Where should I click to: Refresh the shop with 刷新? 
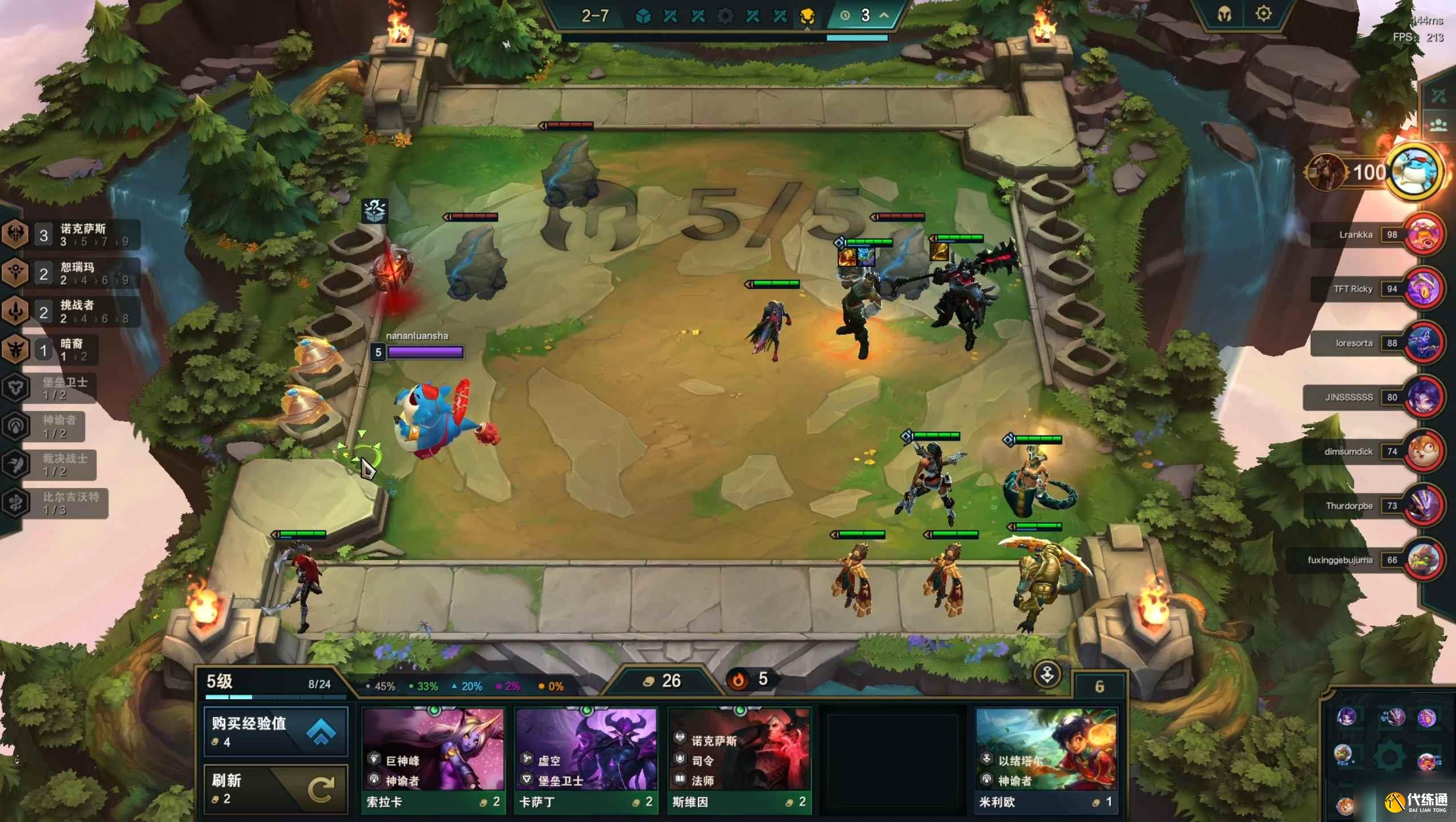[276, 788]
